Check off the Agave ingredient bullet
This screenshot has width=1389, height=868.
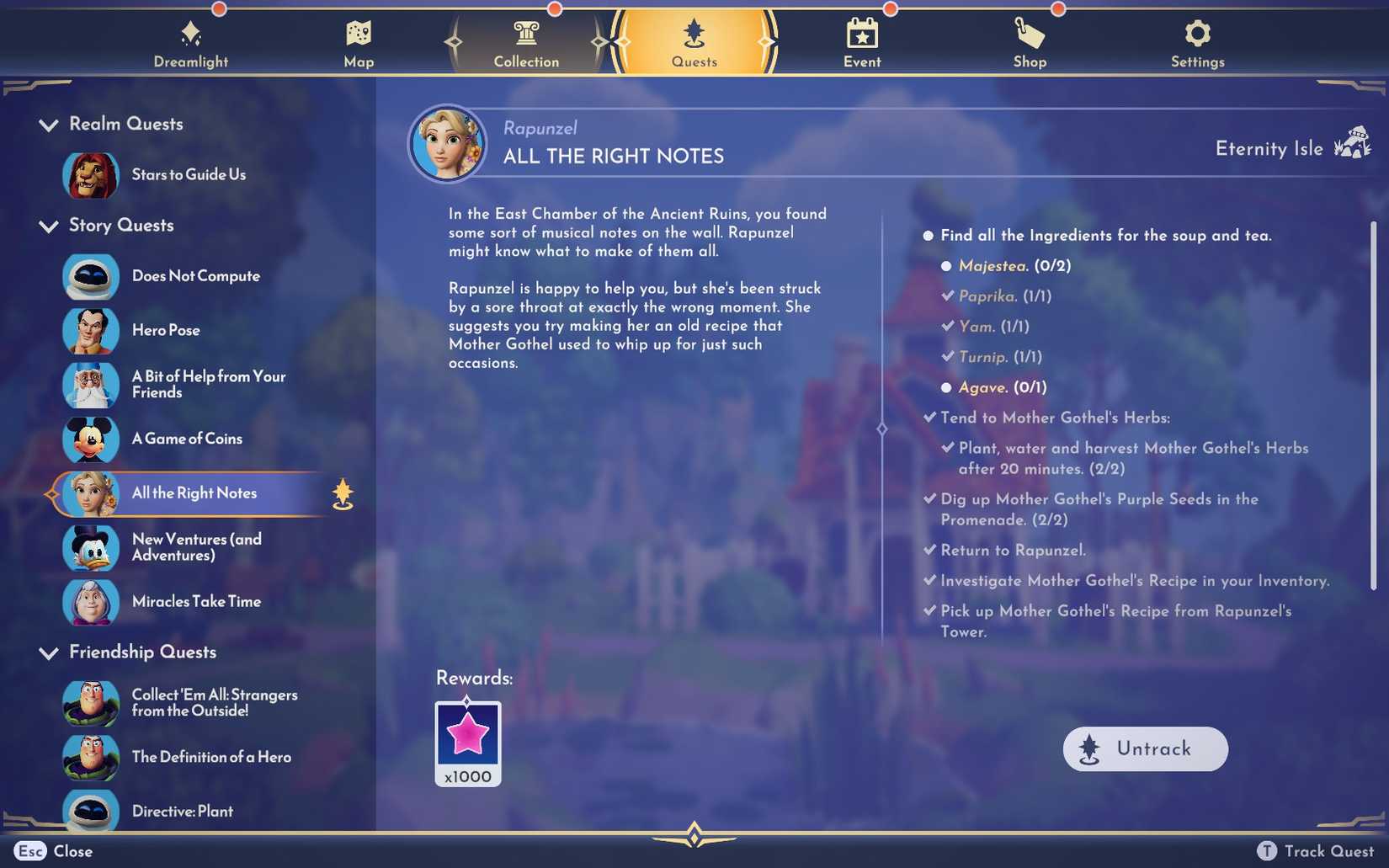(x=946, y=387)
